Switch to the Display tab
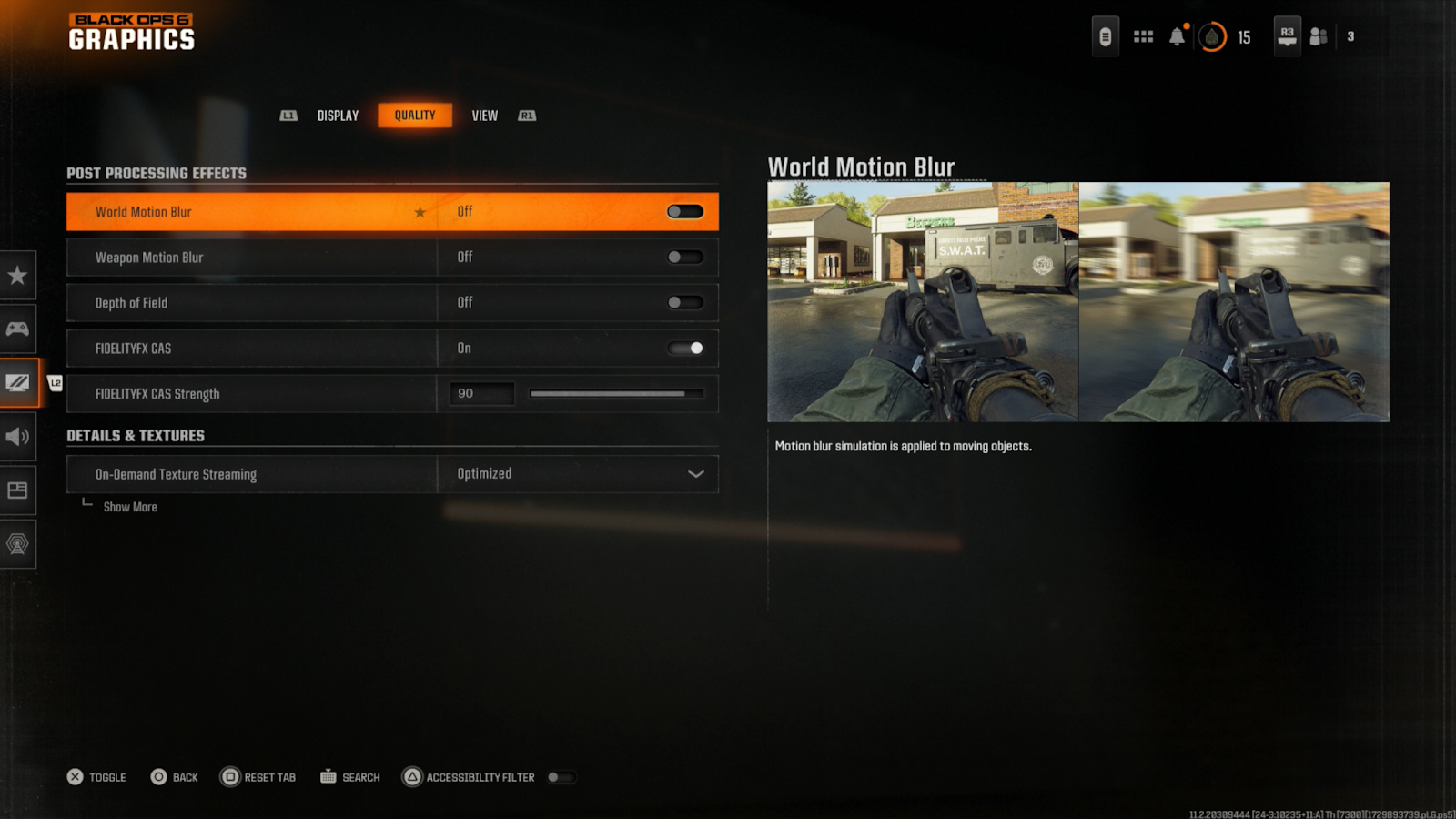This screenshot has width=1456, height=819. 338,116
